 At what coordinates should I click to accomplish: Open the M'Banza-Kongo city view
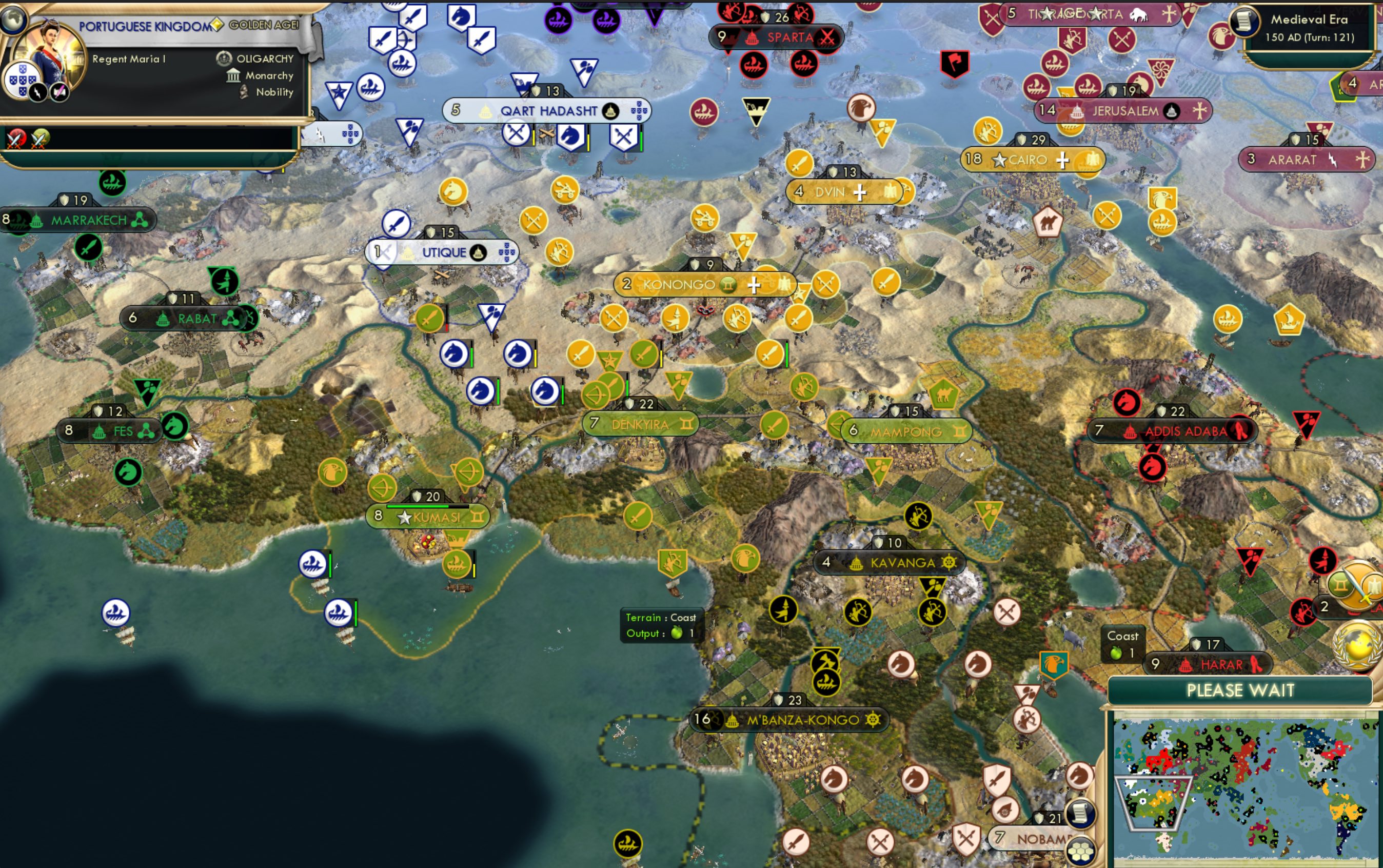click(792, 719)
